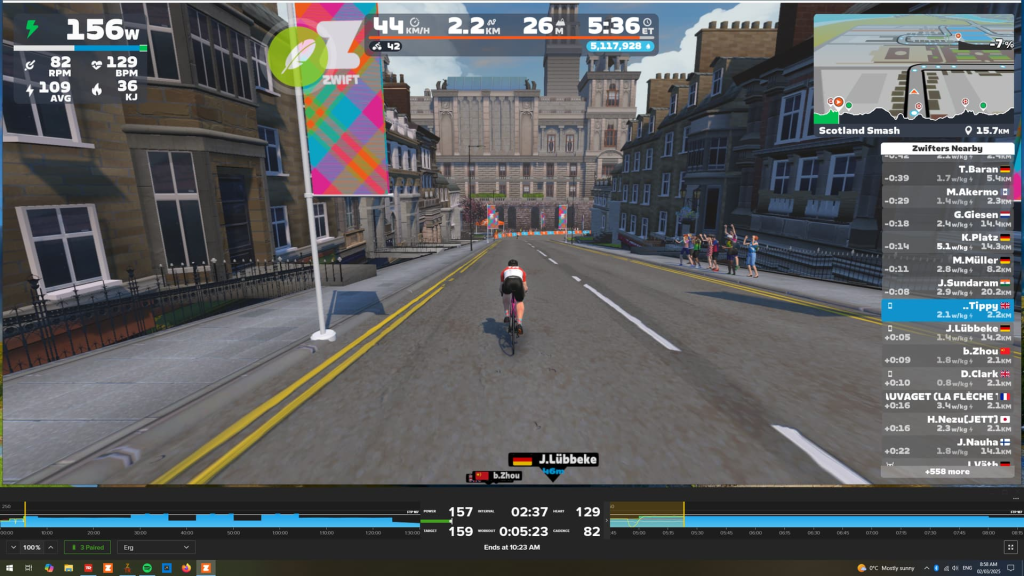1024x576 pixels.
Task: Select M.Müller's row in rider list
Action: pos(947,264)
